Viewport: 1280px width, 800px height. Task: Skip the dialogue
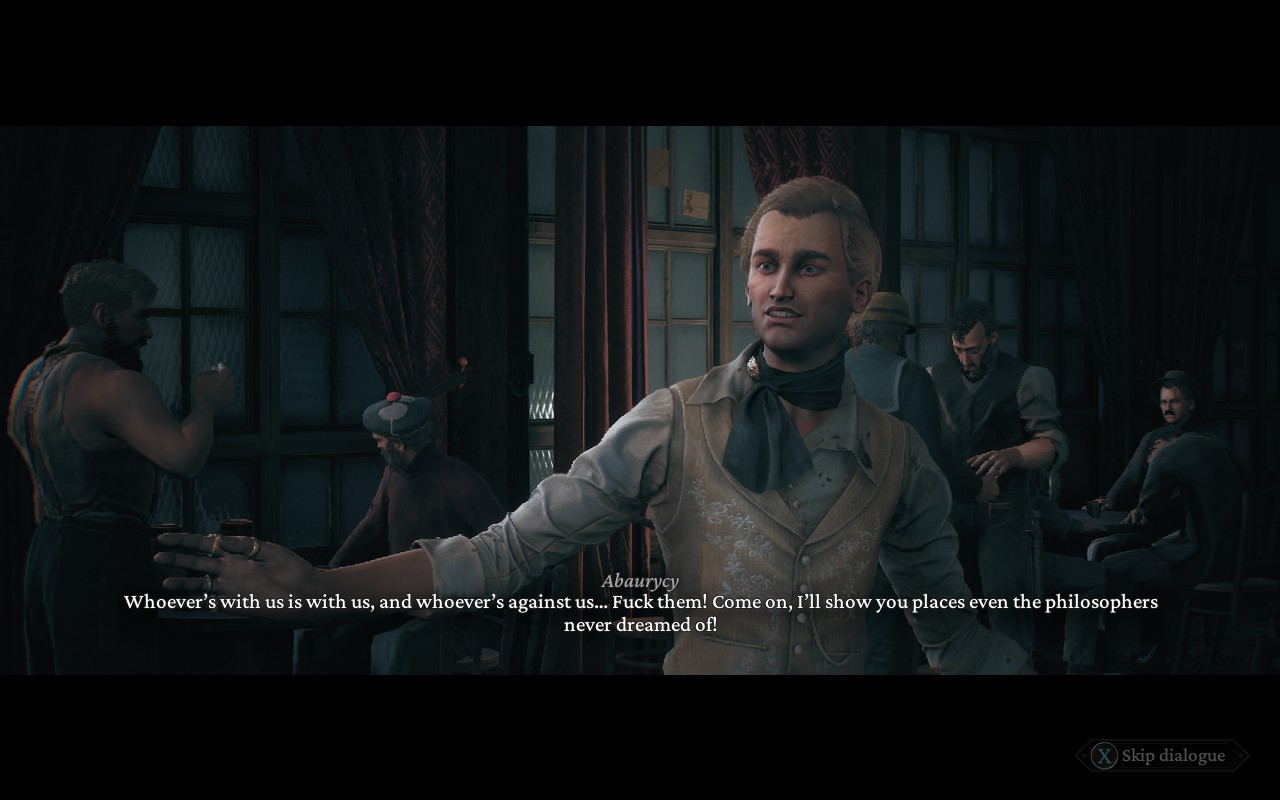(1162, 756)
